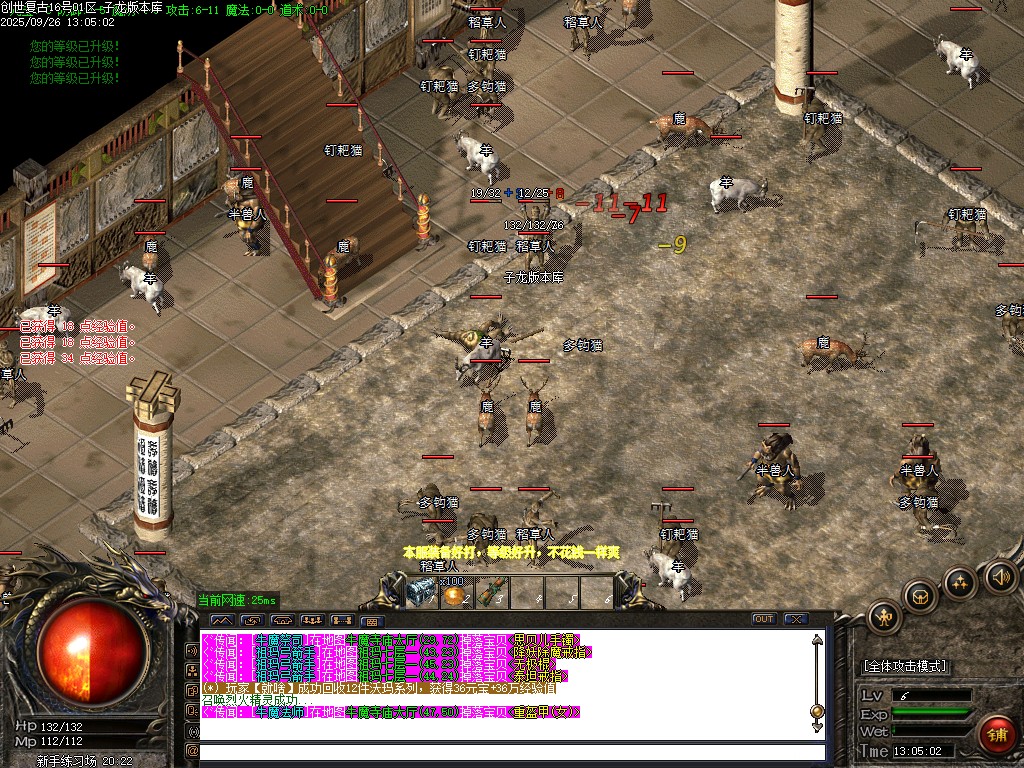
Task: Open the skills panel with four stars
Action: coord(960,581)
